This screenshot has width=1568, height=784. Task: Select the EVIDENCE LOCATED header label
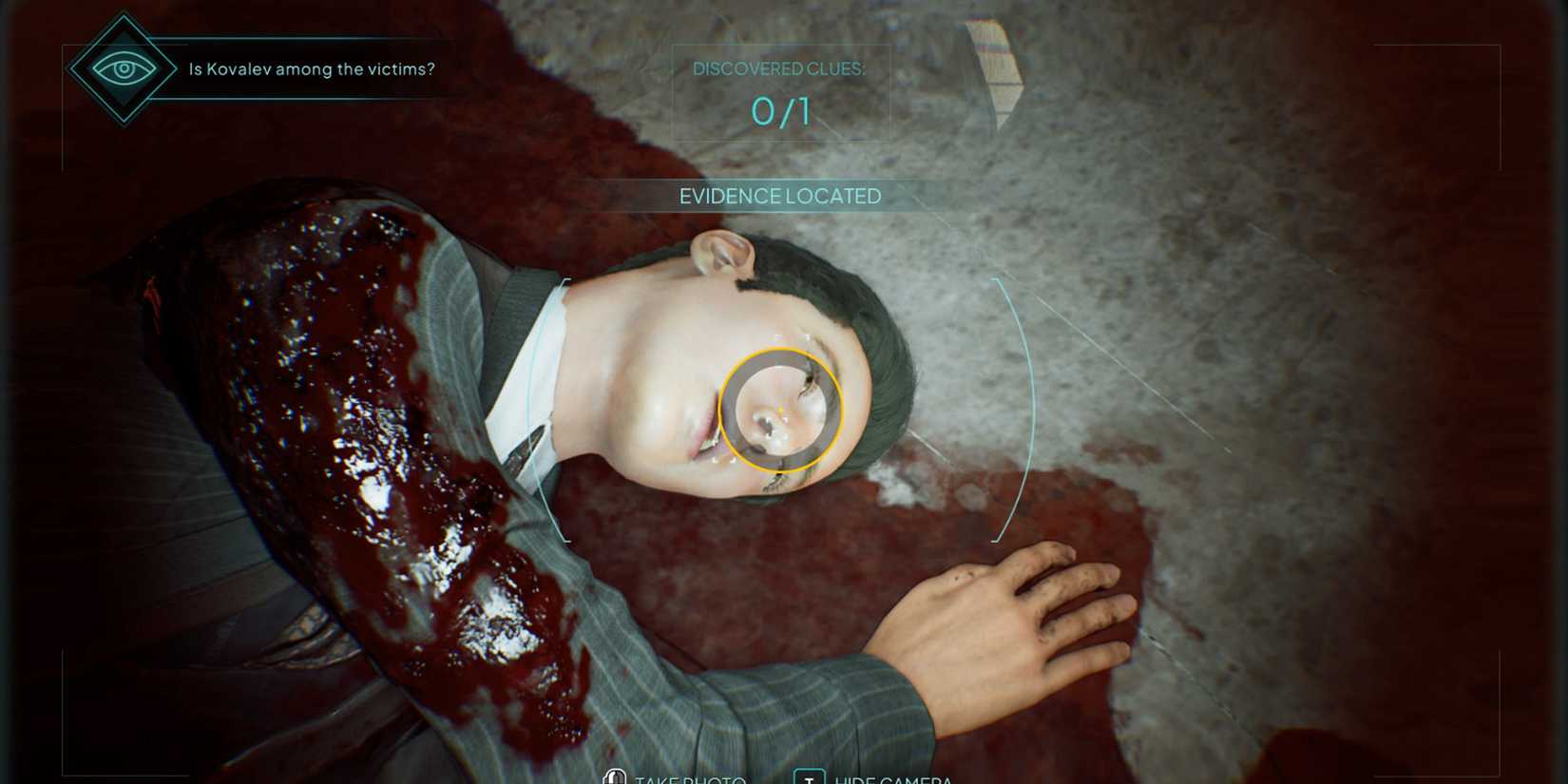pyautogui.click(x=779, y=196)
